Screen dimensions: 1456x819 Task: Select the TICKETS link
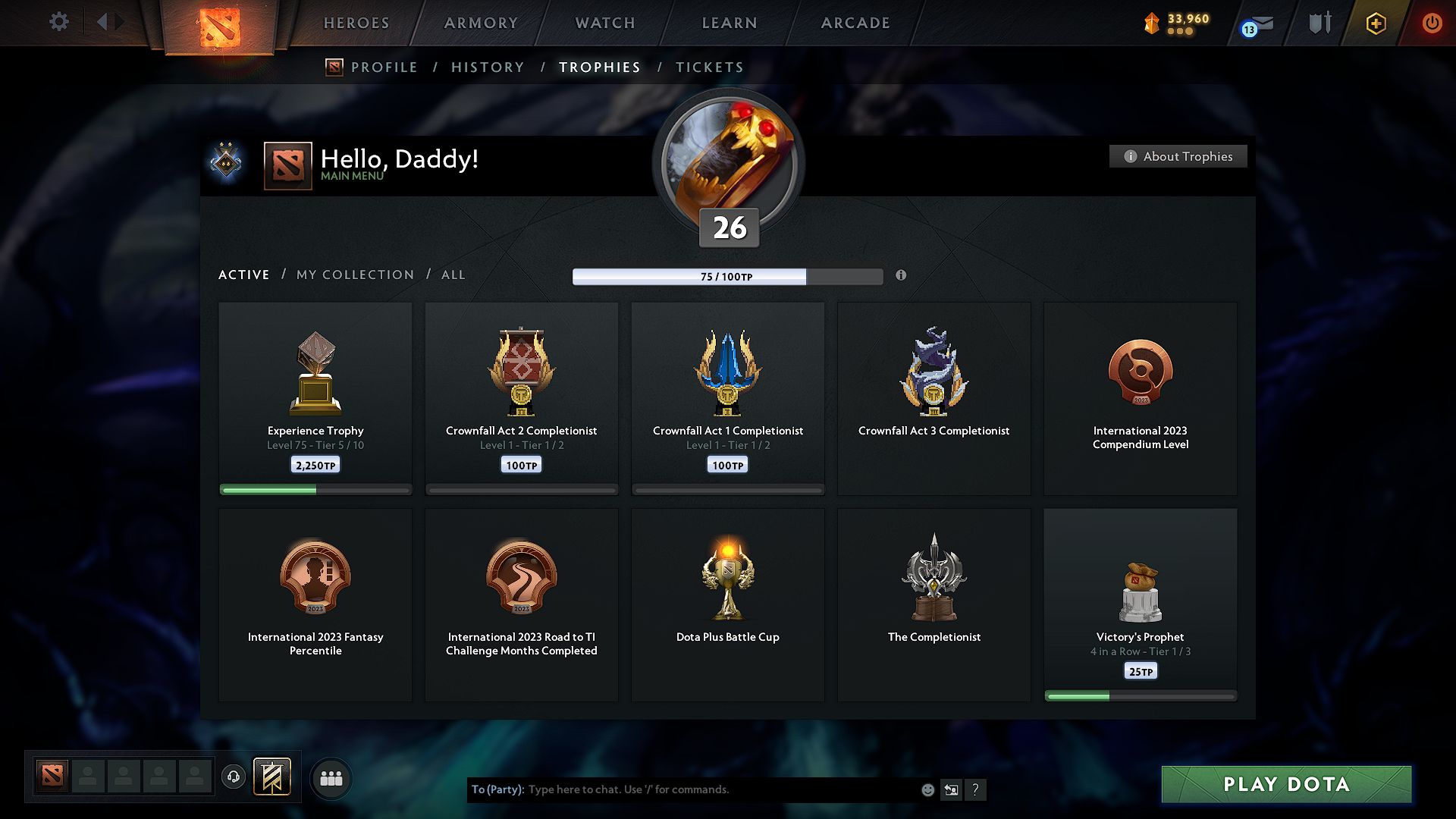pyautogui.click(x=709, y=67)
